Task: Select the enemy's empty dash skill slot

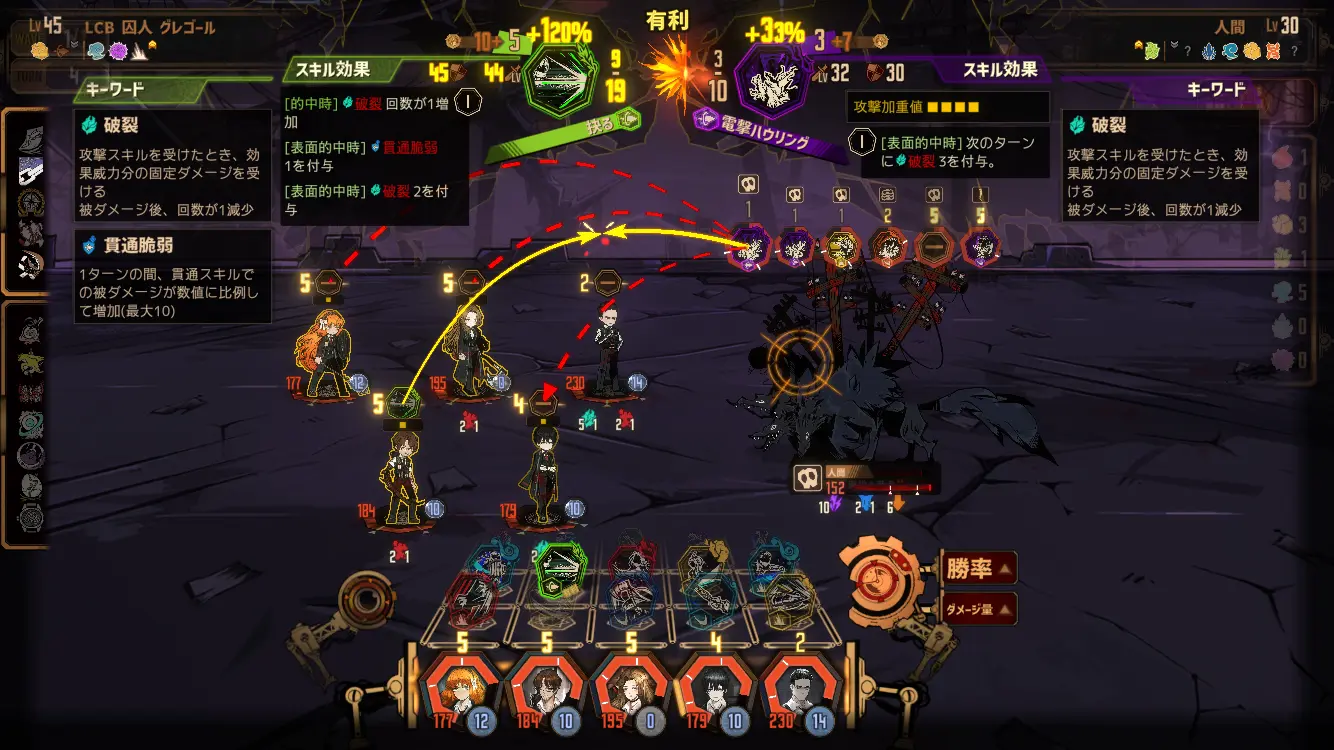Action: (935, 246)
